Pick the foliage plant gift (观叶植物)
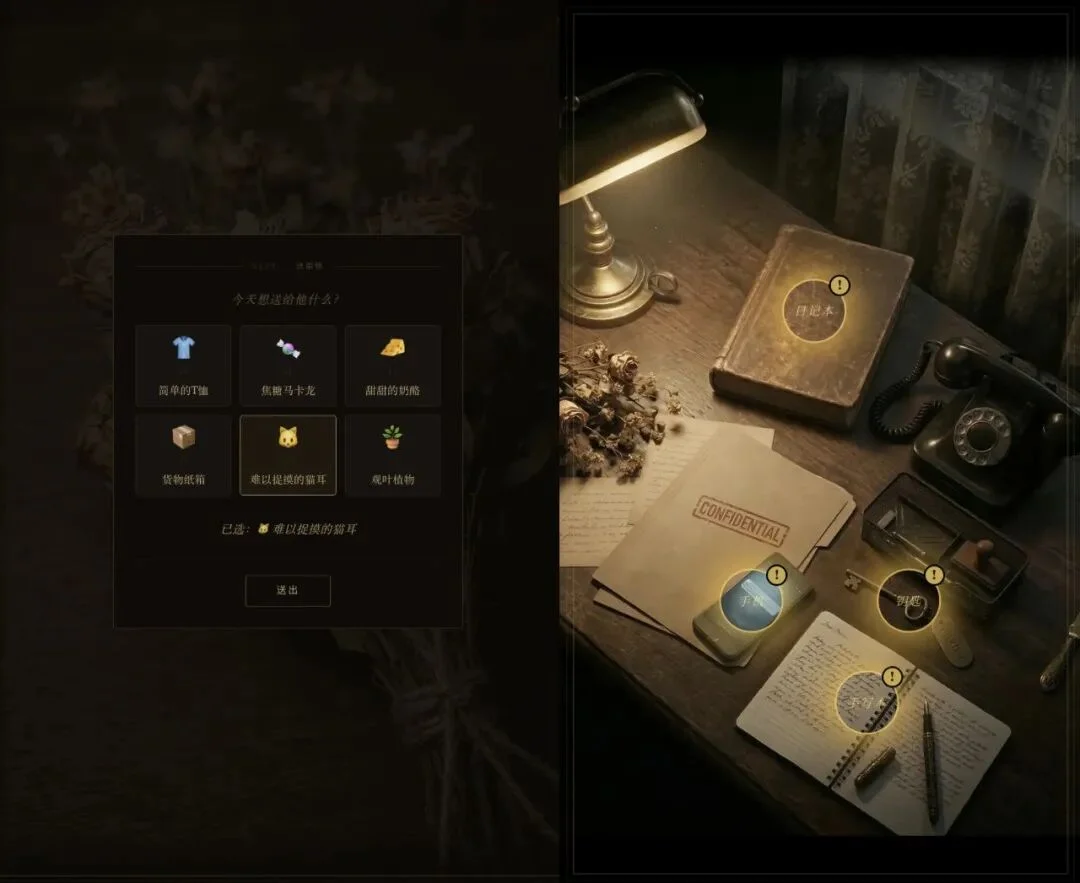The image size is (1080, 883). coord(392,455)
